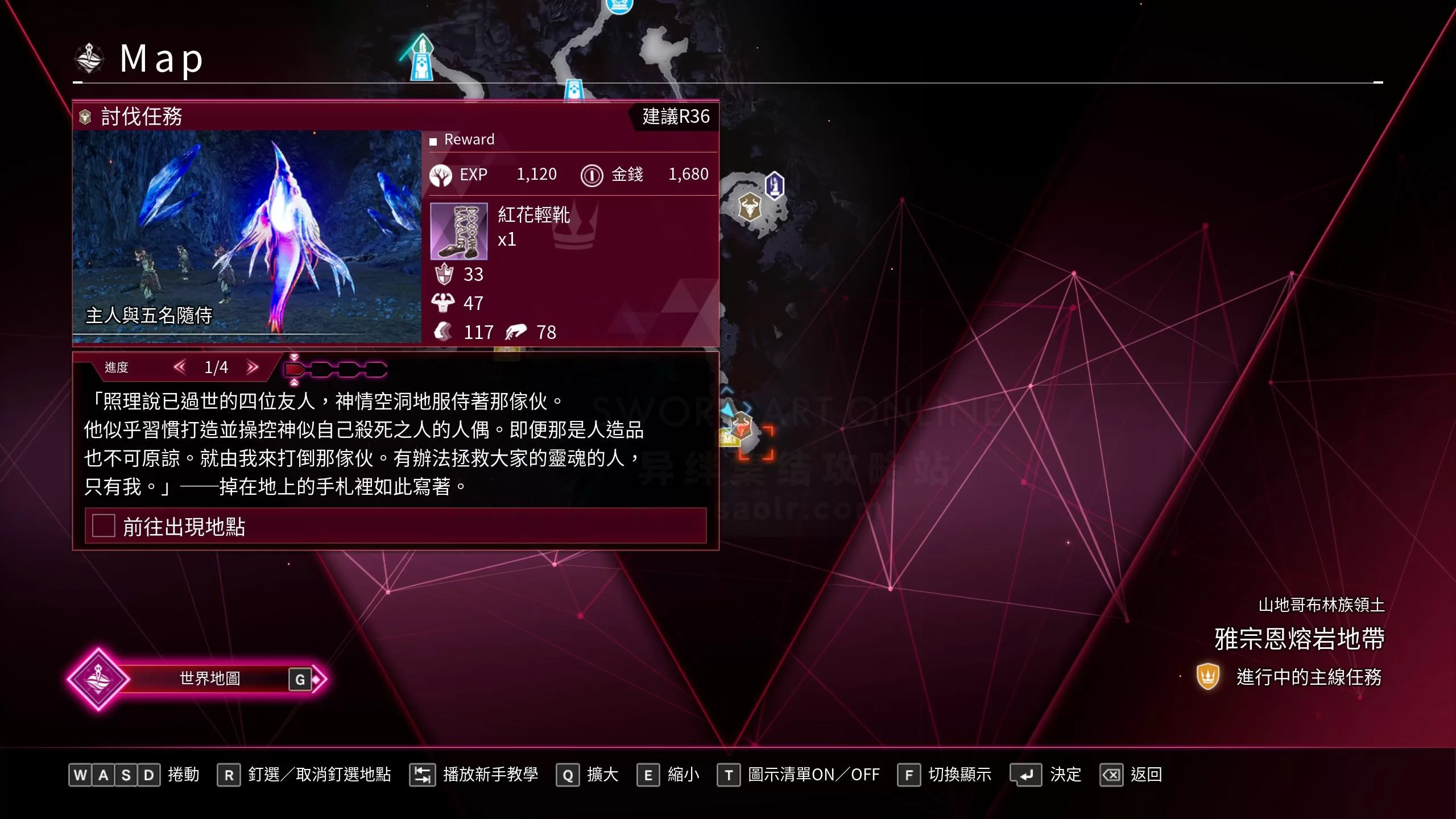Viewport: 1456px width, 819px height.
Task: Click the crown icon next to 進行中的主線任務
Action: 1209,678
